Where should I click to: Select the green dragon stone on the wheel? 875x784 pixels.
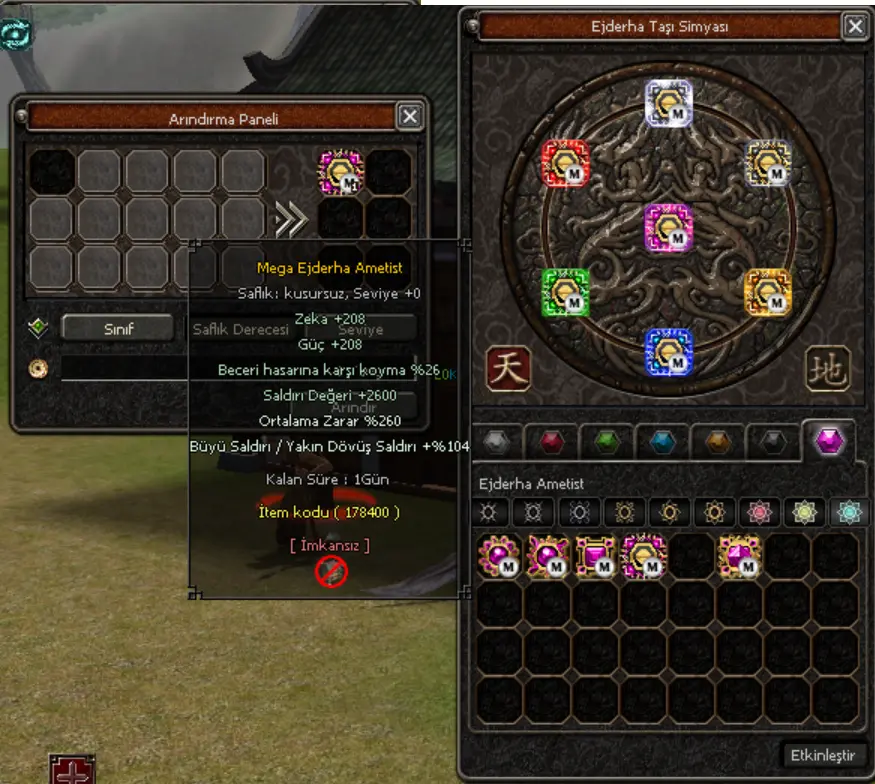[565, 292]
